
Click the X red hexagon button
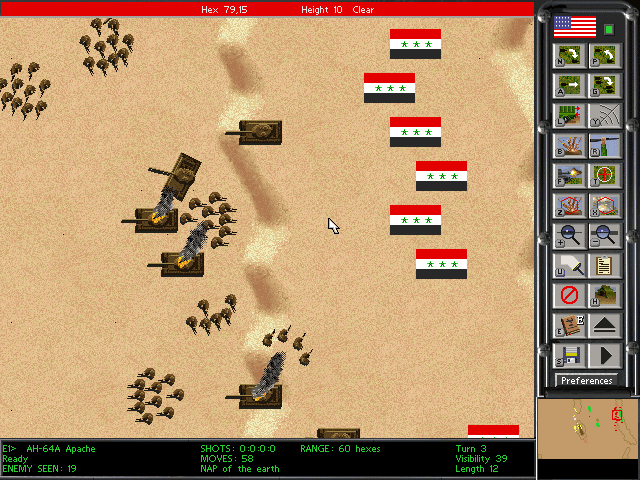603,206
